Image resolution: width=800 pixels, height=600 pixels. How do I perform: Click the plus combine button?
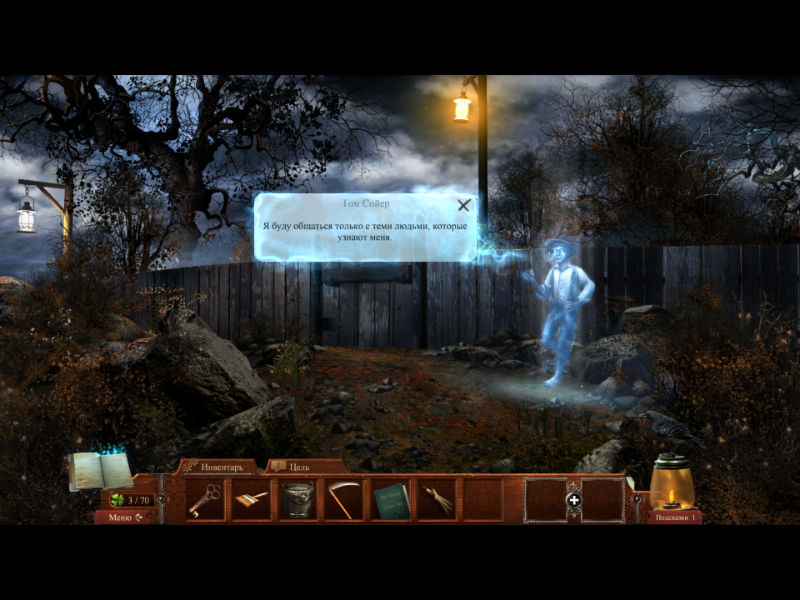pos(574,500)
